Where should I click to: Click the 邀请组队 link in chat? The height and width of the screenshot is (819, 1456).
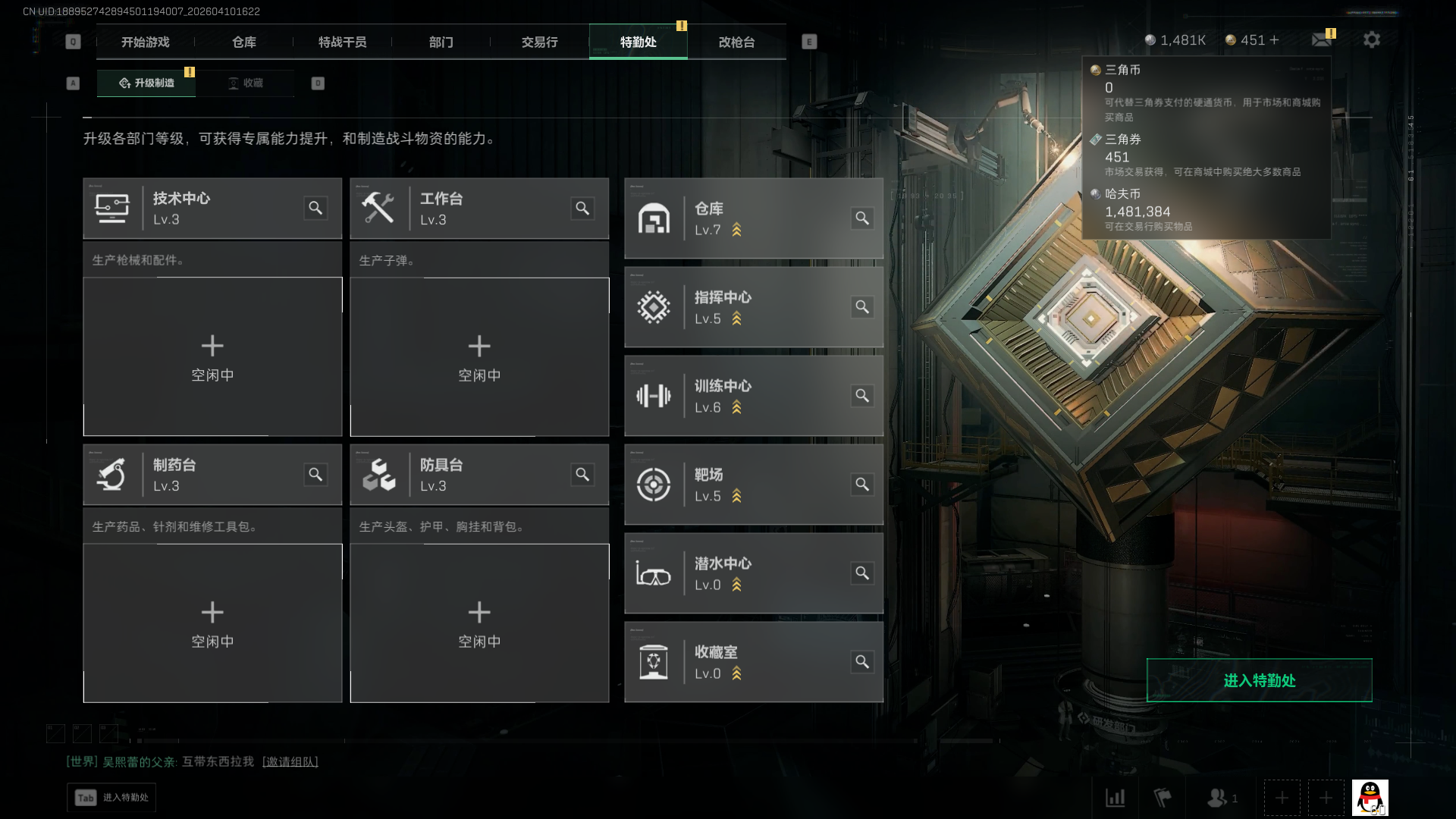[x=290, y=761]
